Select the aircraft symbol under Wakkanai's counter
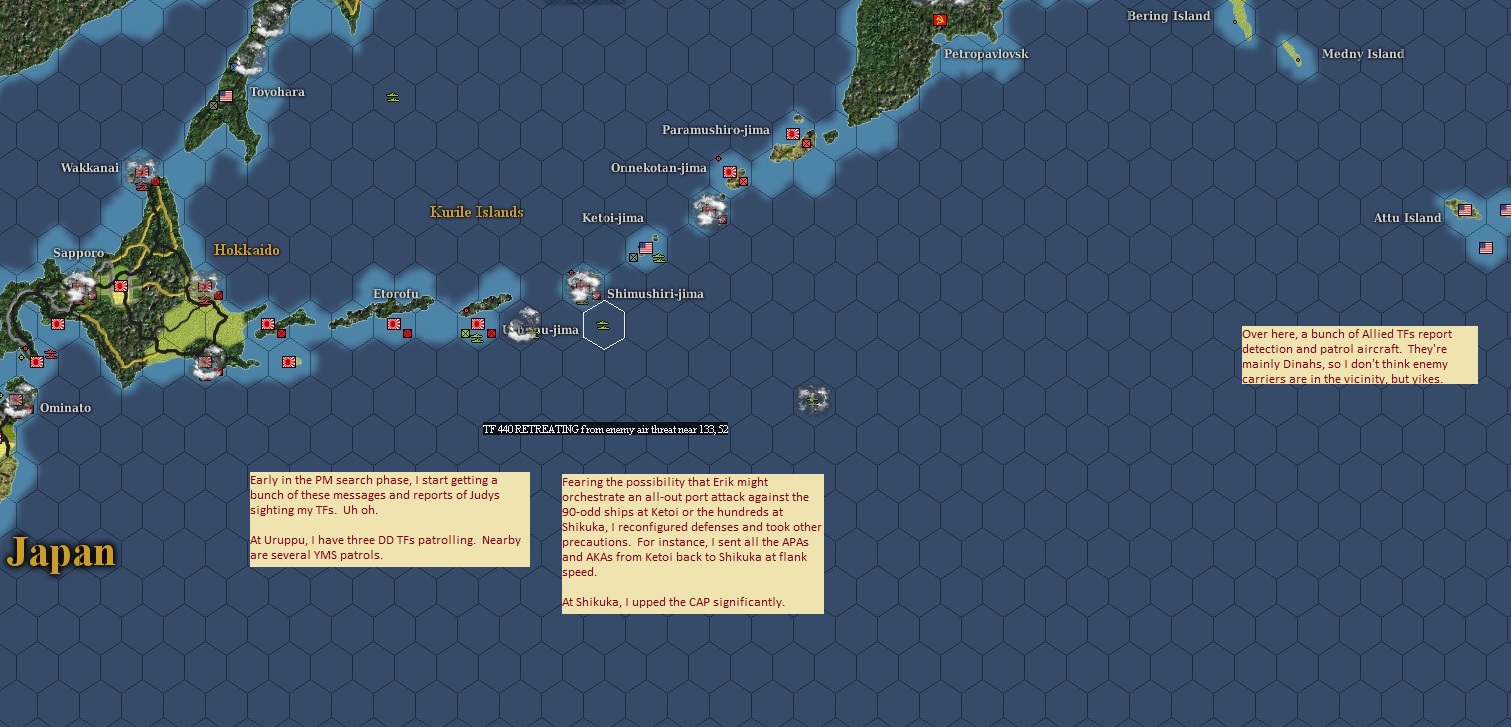Image resolution: width=1511 pixels, height=727 pixels. [140, 185]
